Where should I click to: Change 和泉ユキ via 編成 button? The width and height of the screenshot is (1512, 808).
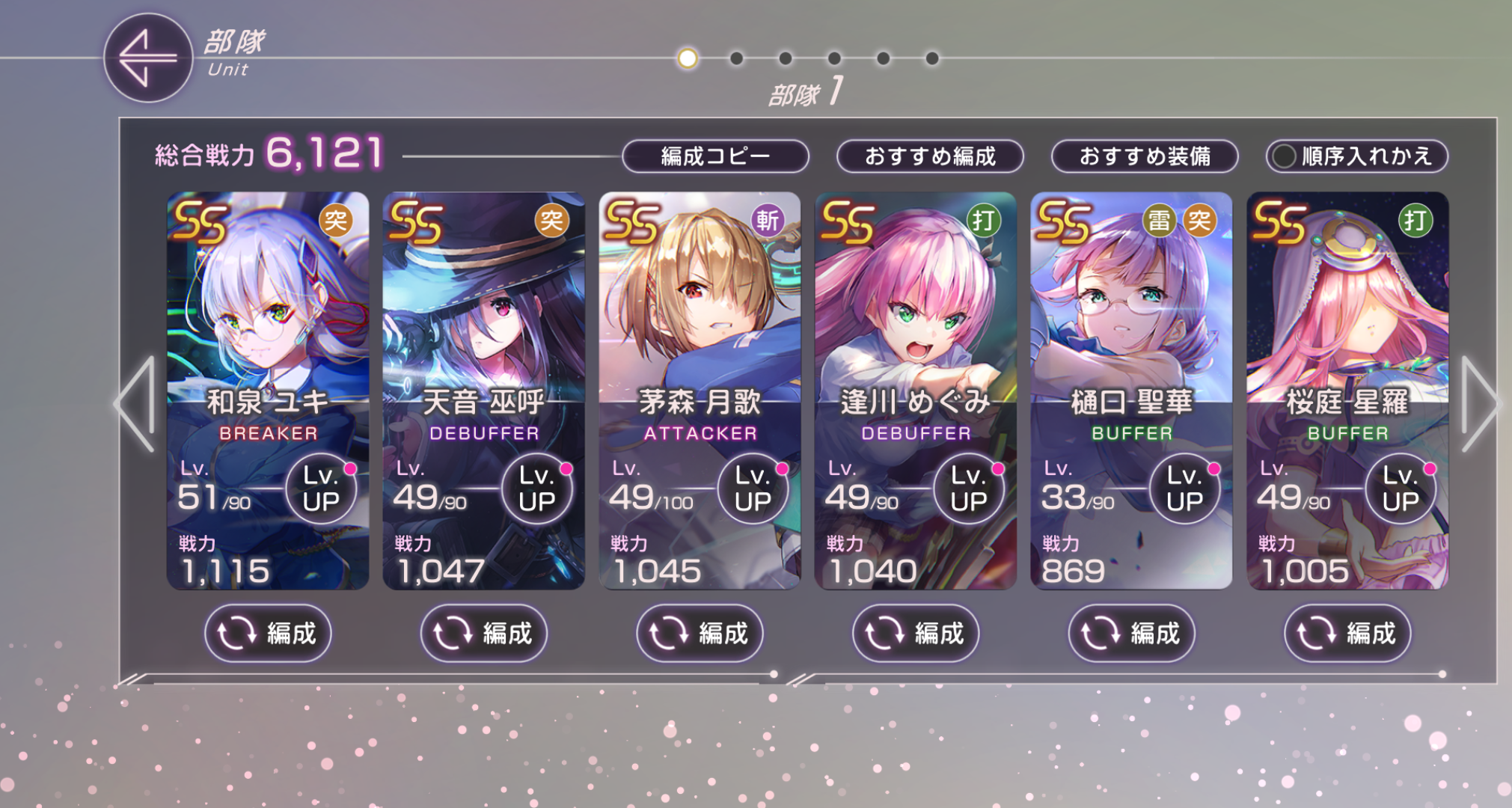click(x=268, y=634)
